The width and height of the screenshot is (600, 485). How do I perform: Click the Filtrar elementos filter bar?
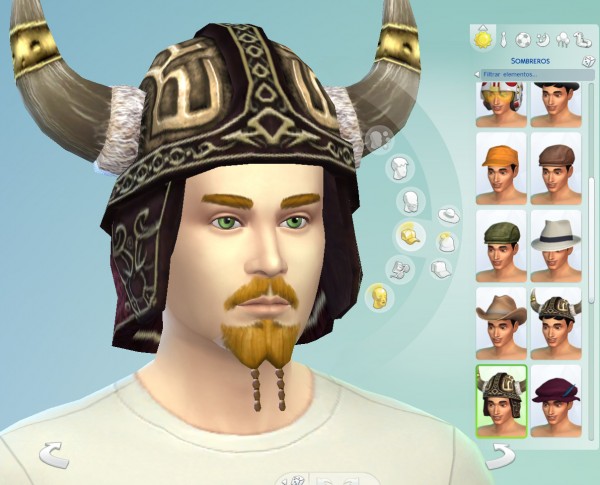[530, 74]
